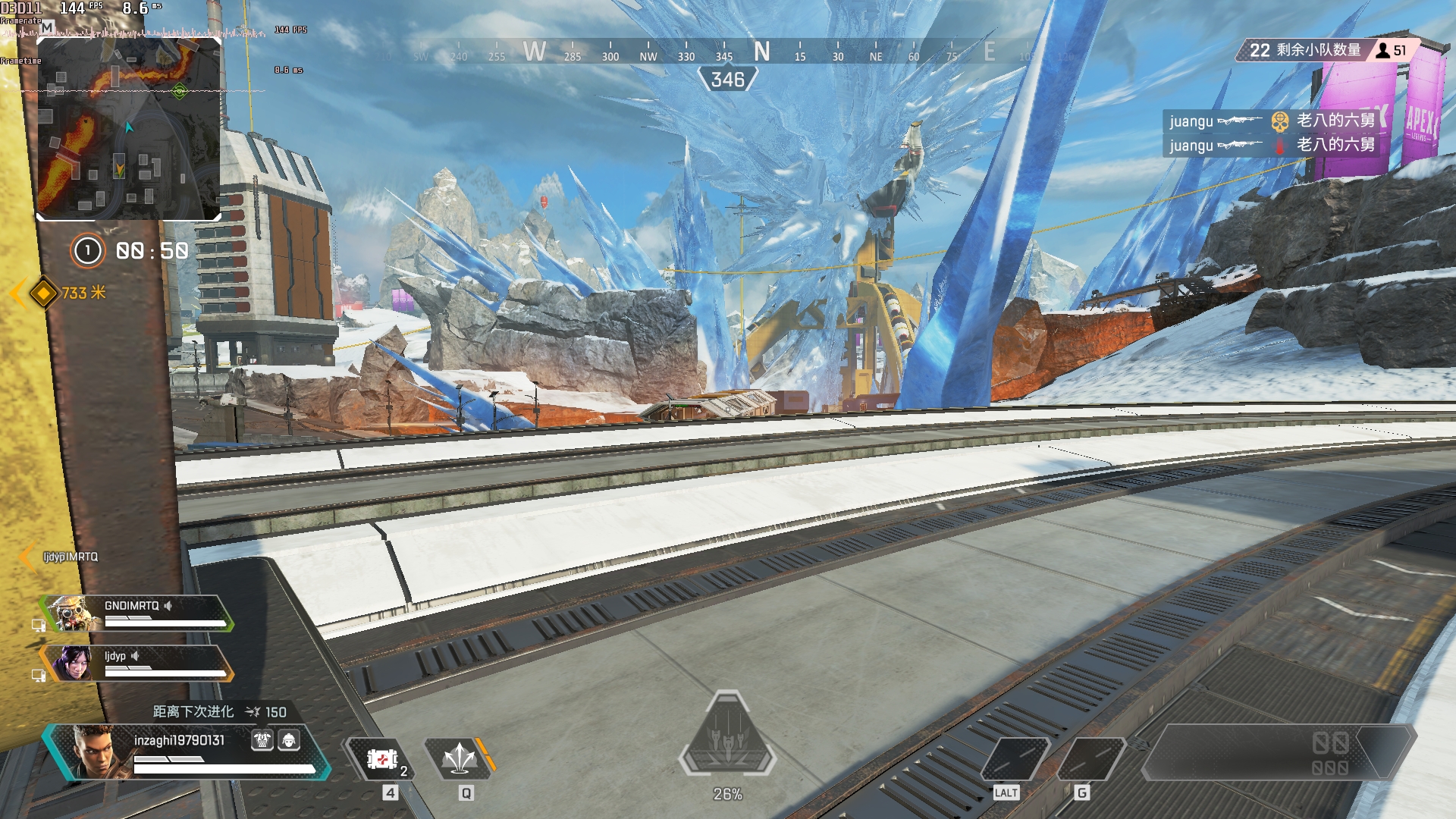
Task: Select teammate ljdyp's status card
Action: coord(136,664)
